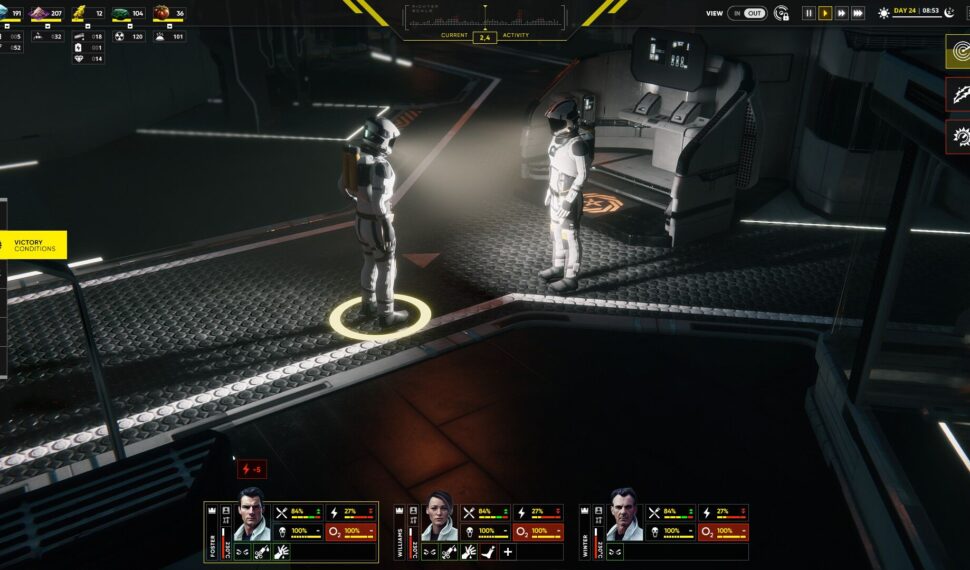Select Foster's character portrait
Viewport: 970px width, 570px height.
tap(252, 515)
